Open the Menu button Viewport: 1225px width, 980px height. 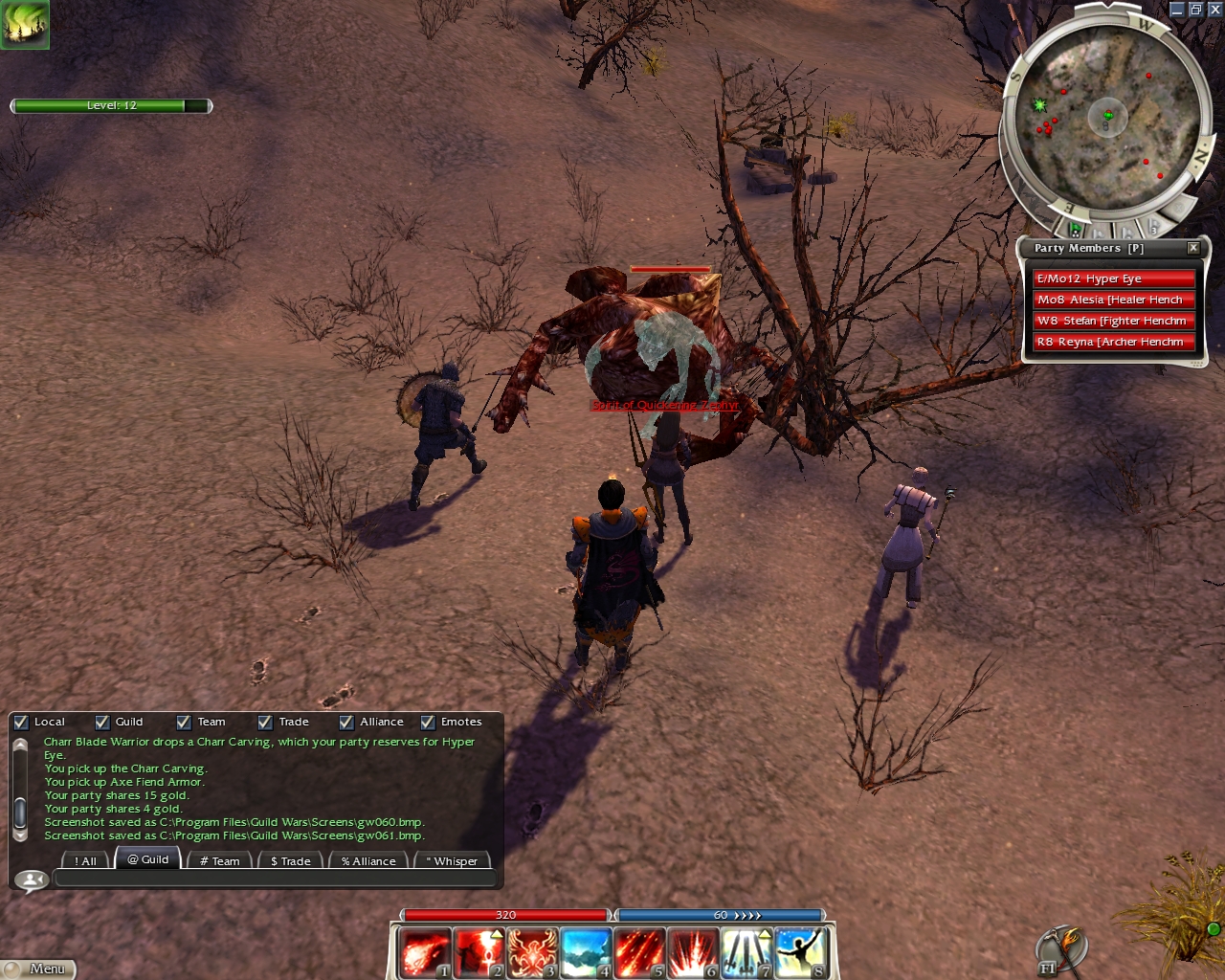(x=38, y=969)
